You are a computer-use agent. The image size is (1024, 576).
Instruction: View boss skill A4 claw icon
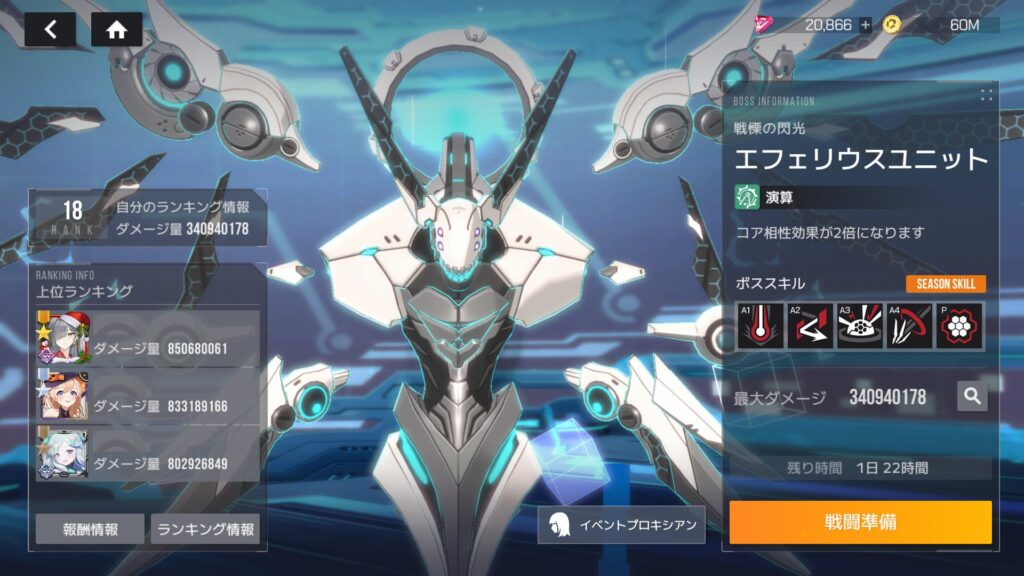tap(909, 326)
